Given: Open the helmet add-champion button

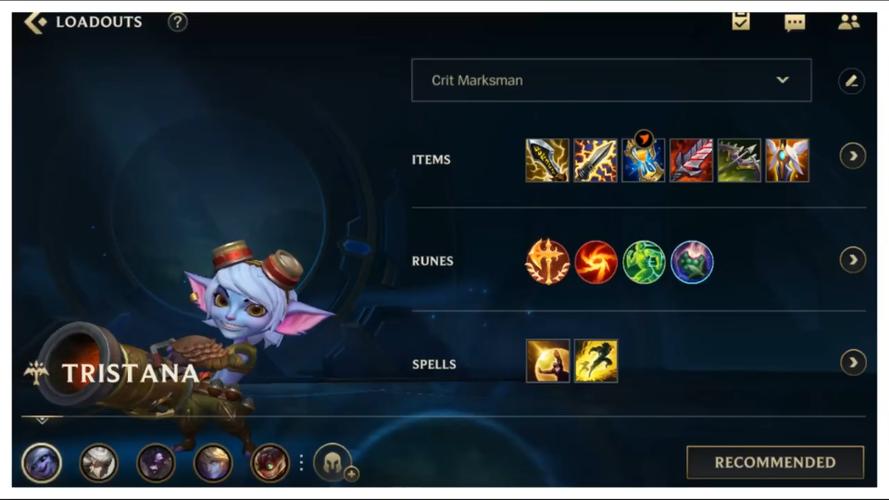Looking at the screenshot, I should (333, 463).
